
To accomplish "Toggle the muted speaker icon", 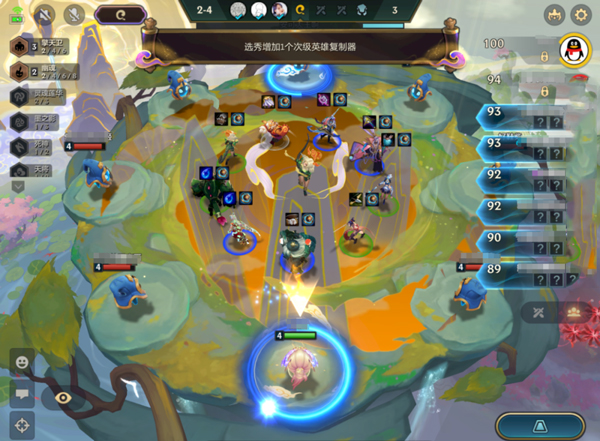I will click(46, 15).
